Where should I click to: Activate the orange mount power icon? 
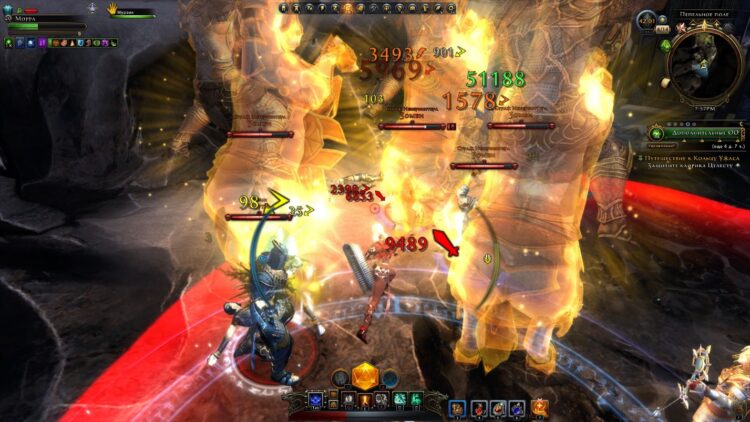pyautogui.click(x=541, y=406)
